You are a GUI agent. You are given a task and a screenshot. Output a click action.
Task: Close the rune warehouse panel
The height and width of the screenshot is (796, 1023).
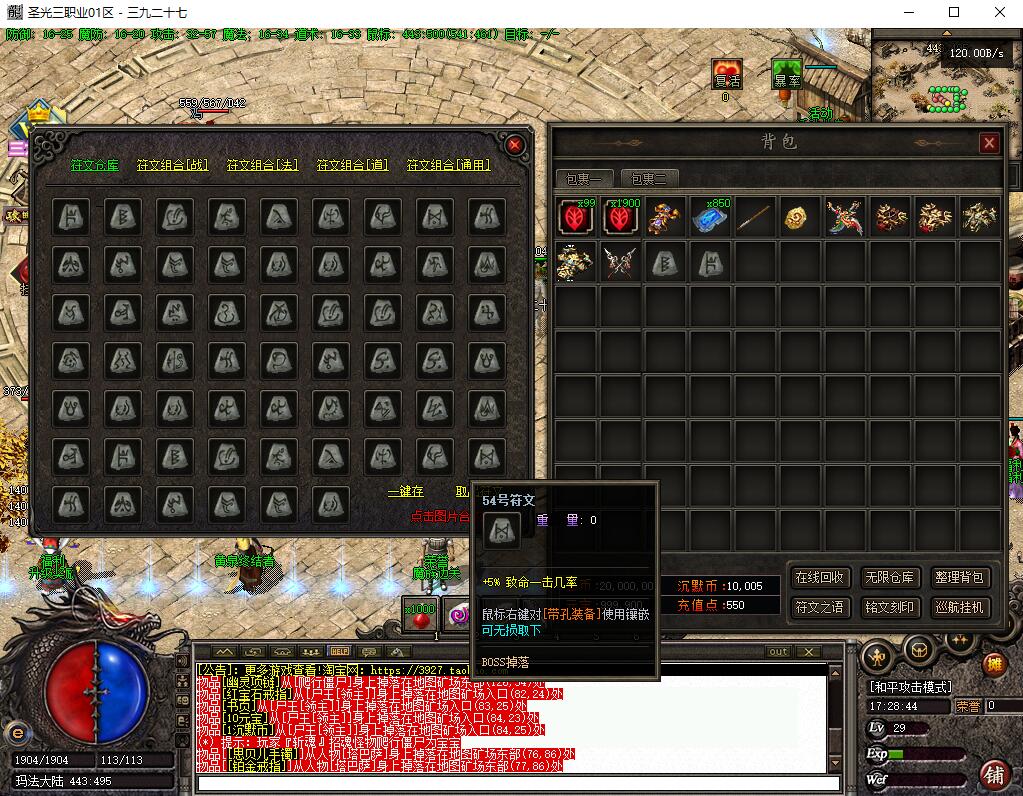pos(516,145)
